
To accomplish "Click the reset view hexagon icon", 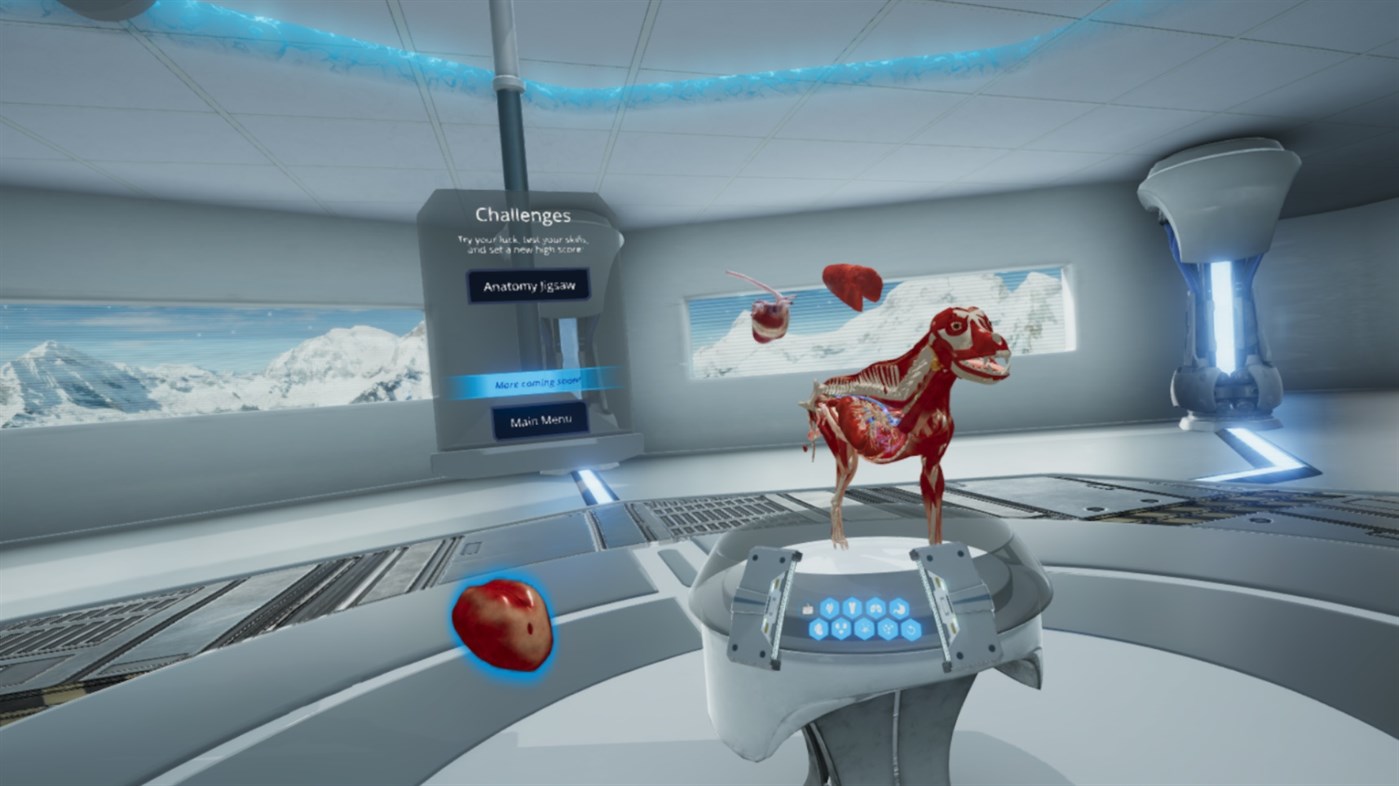I will coord(911,629).
